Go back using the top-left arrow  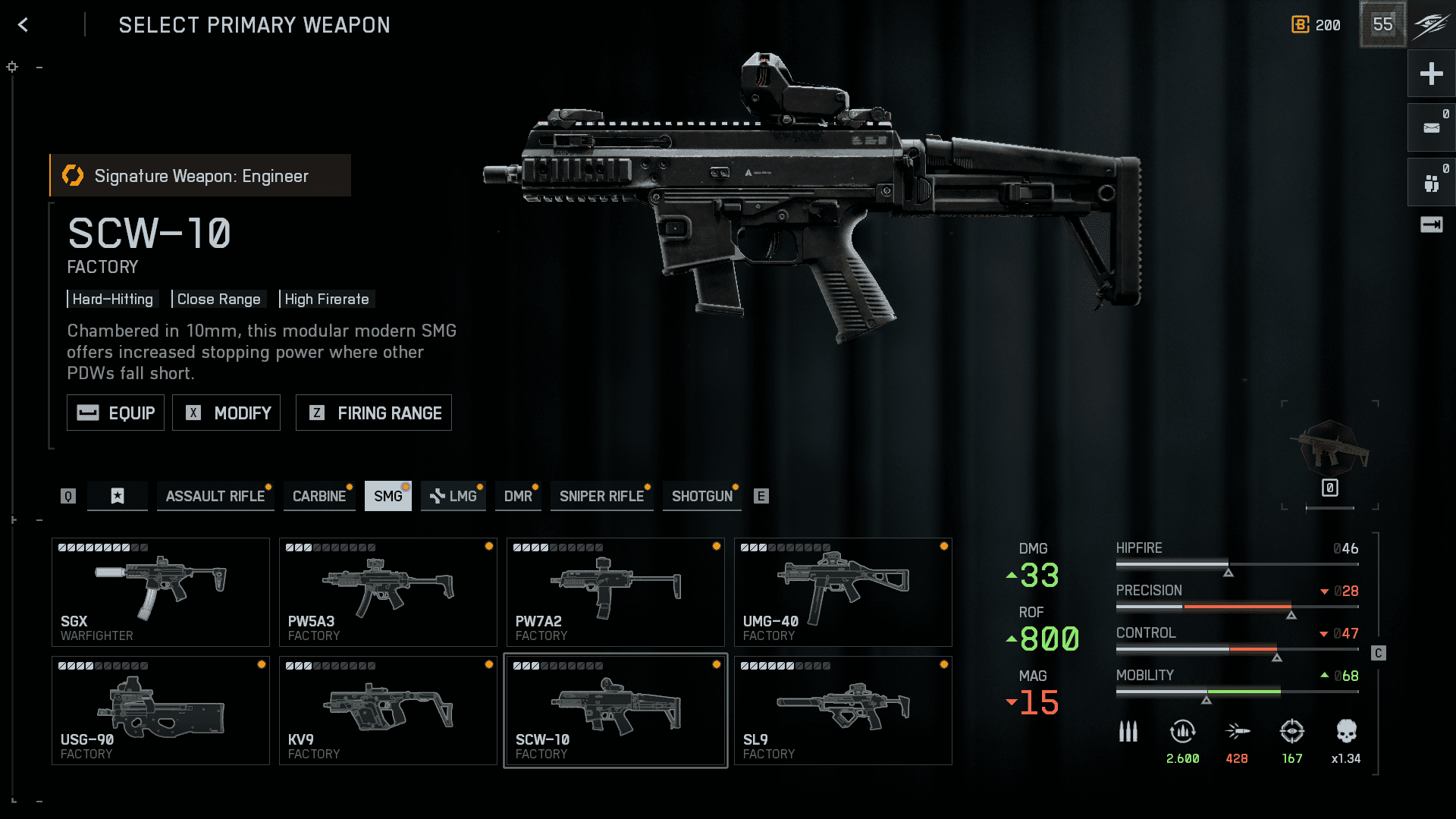(23, 25)
